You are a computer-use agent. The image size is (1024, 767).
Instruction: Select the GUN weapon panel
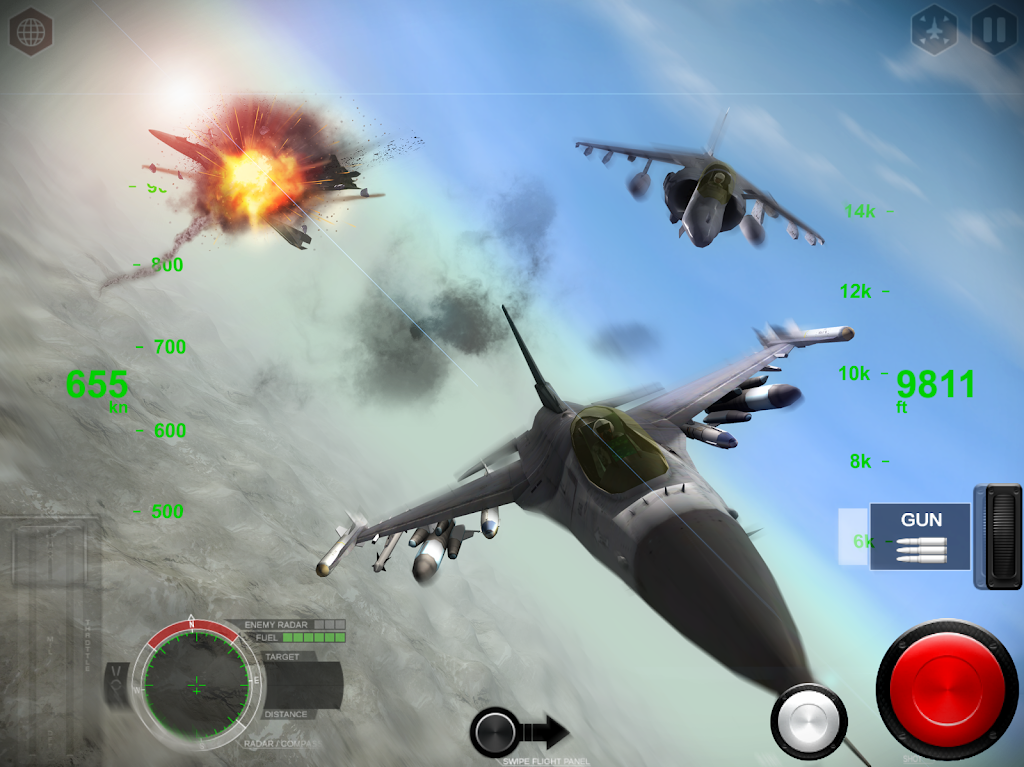coord(920,536)
